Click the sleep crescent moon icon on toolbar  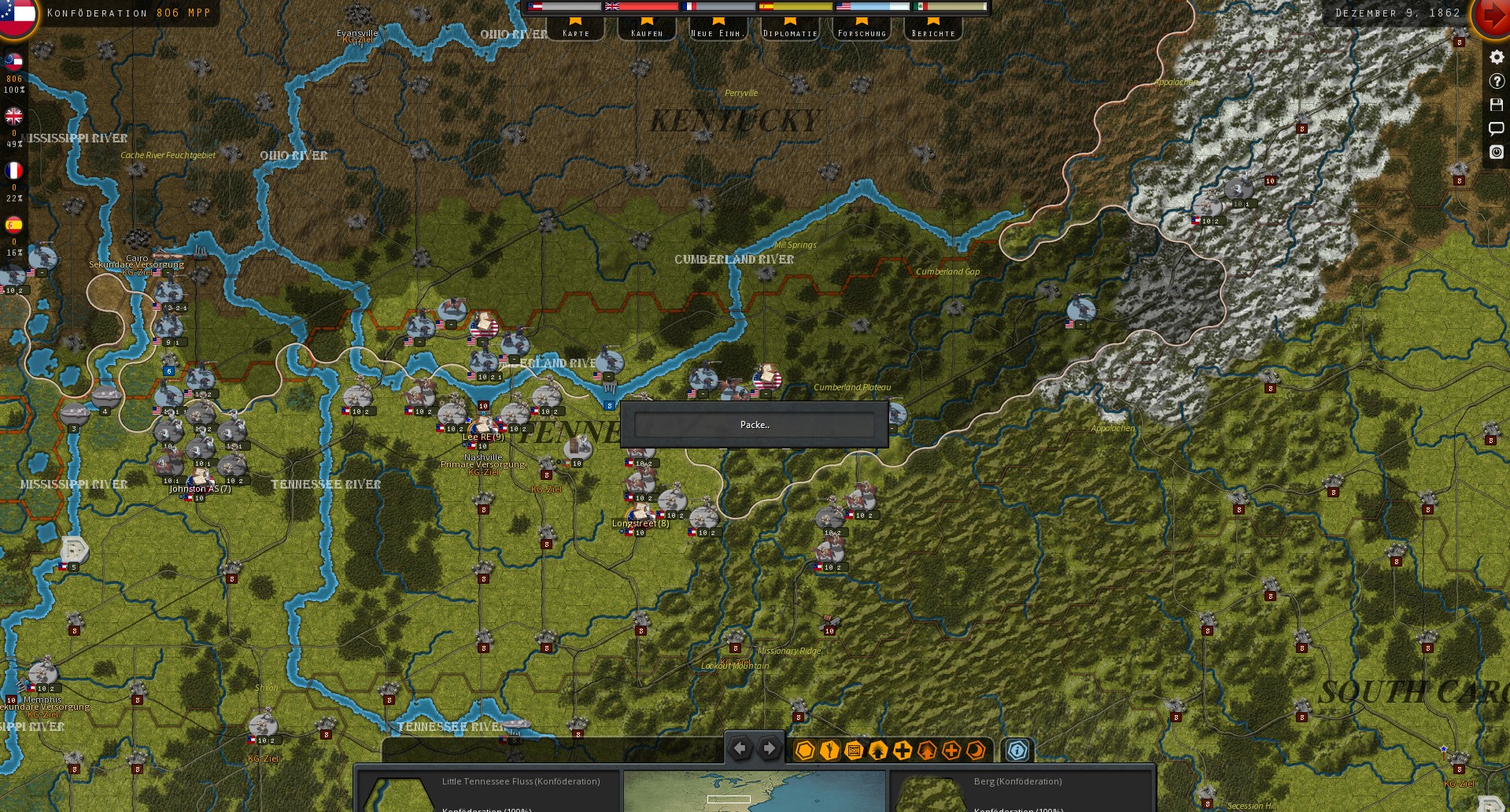[x=976, y=750]
